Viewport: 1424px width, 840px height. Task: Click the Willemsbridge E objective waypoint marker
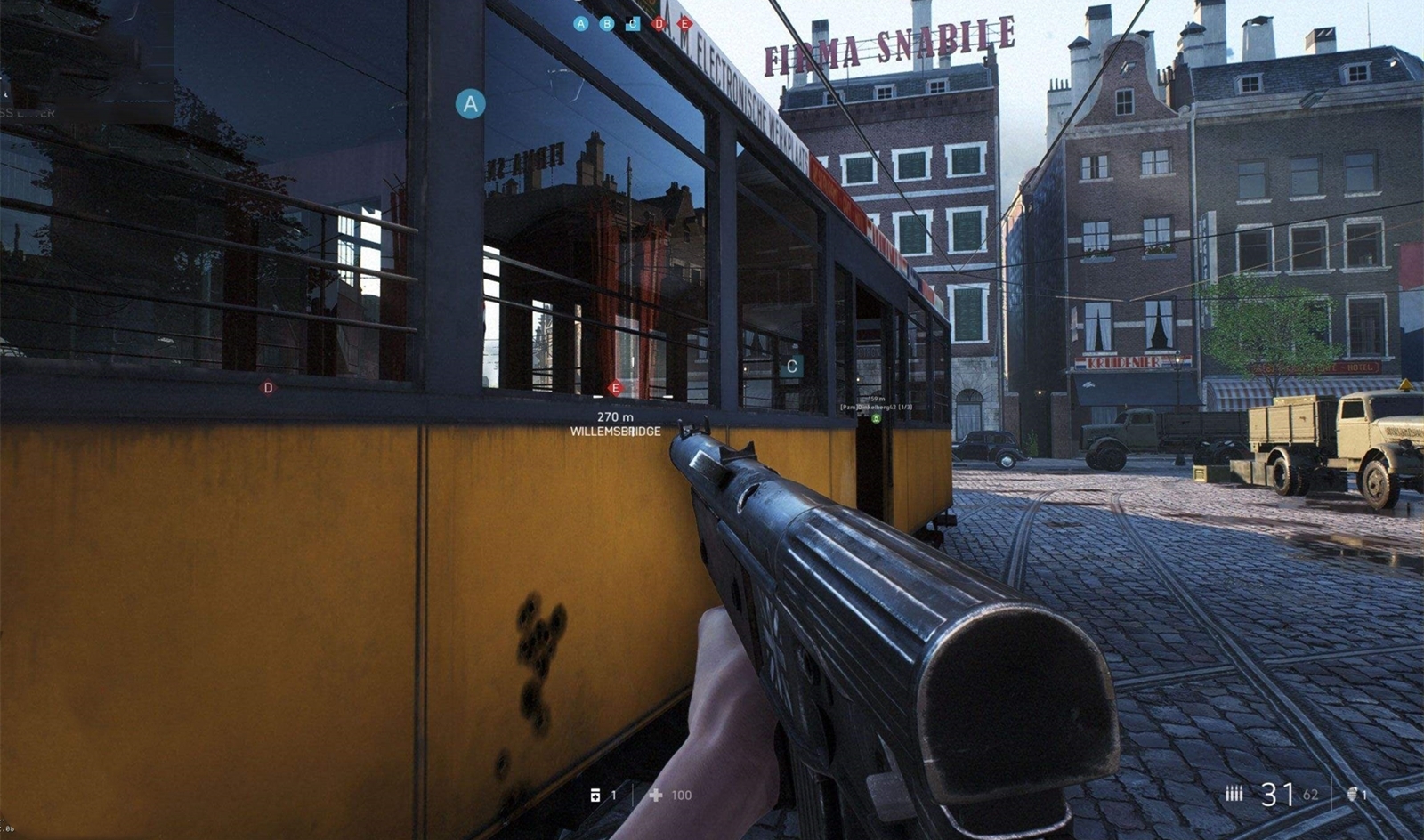pyautogui.click(x=615, y=388)
